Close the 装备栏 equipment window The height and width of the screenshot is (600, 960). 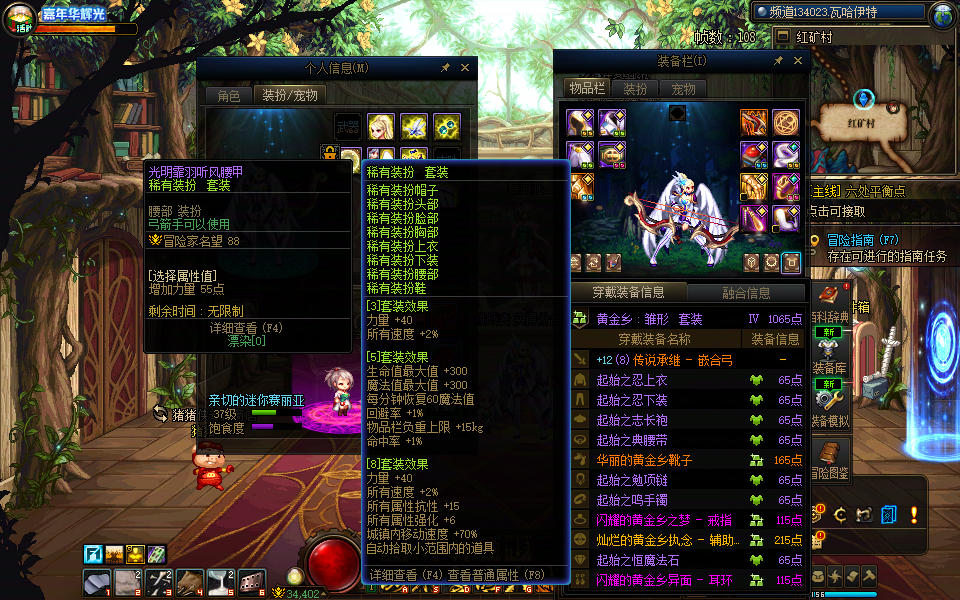tap(796, 61)
